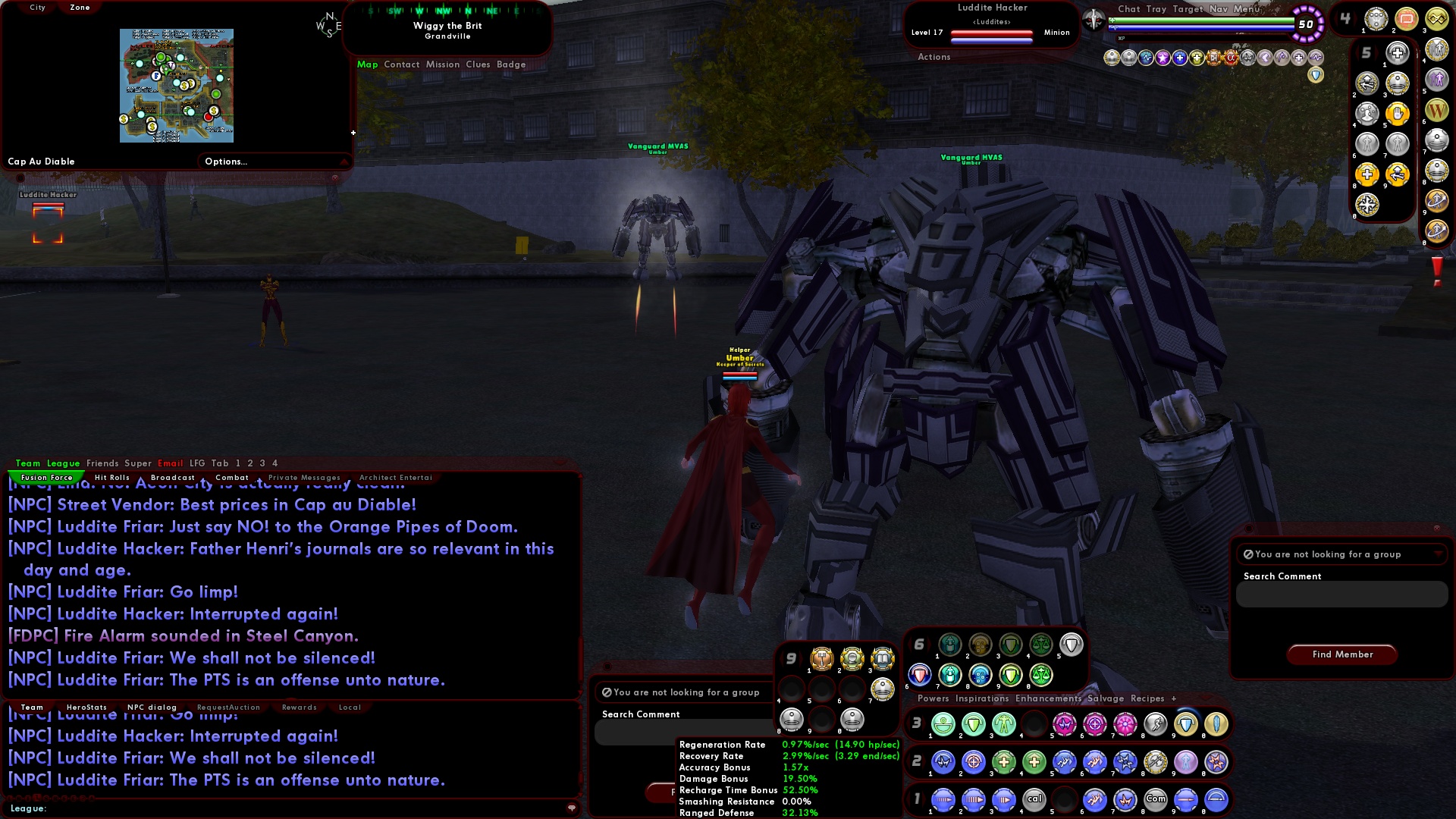Screen dimensions: 1456x819
Task: Click the '+' to add a new tray tab
Action: pos(1174,698)
